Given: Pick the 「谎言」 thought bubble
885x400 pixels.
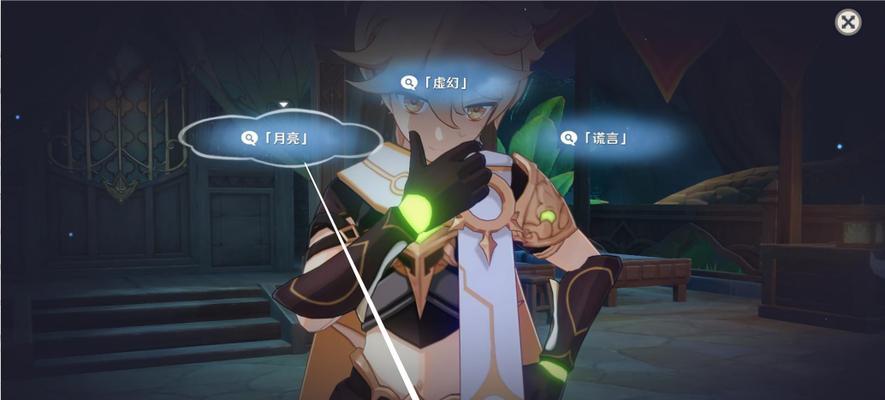Looking at the screenshot, I should point(596,138).
